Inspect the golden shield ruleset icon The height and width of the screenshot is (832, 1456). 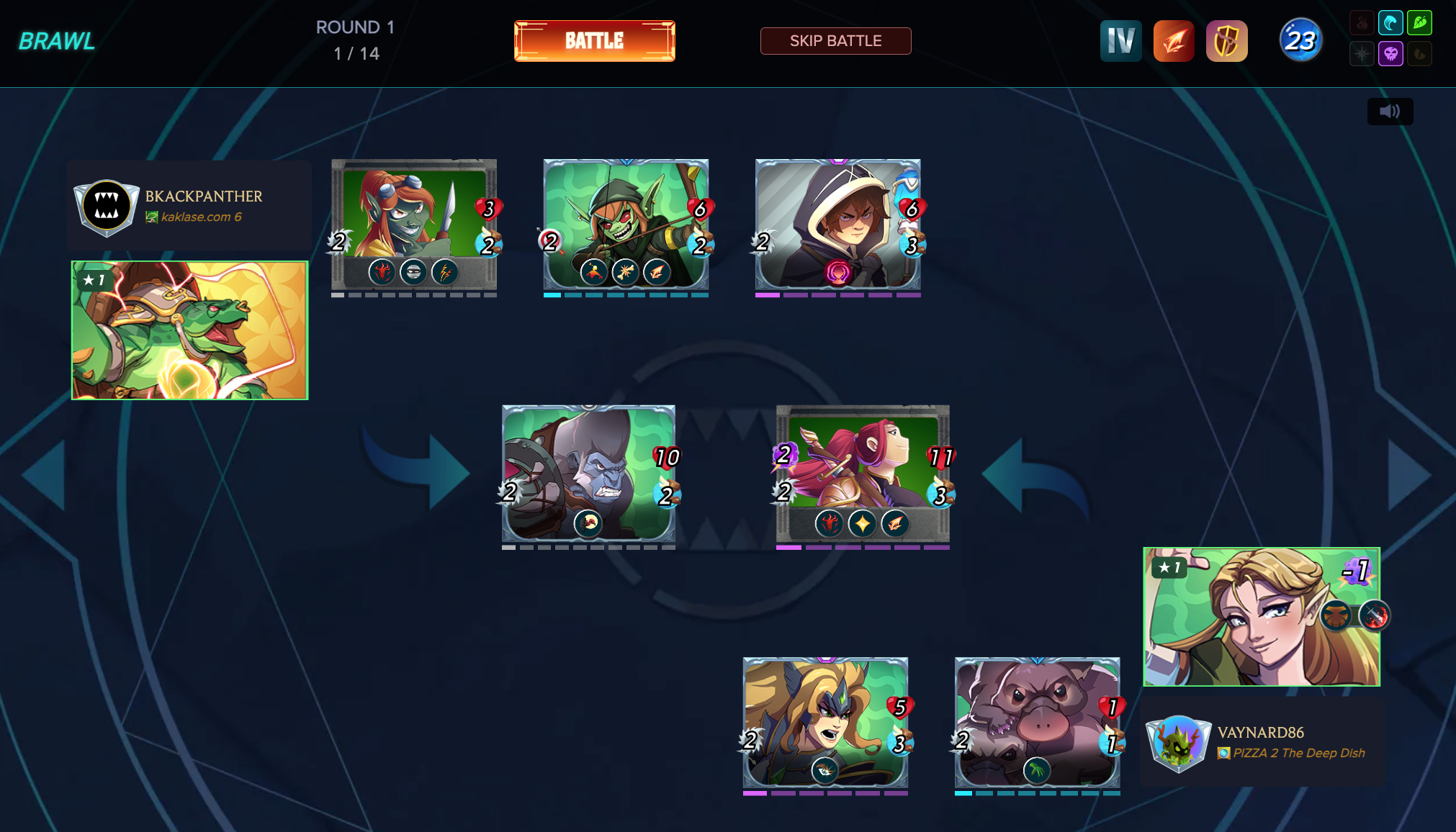click(1226, 41)
